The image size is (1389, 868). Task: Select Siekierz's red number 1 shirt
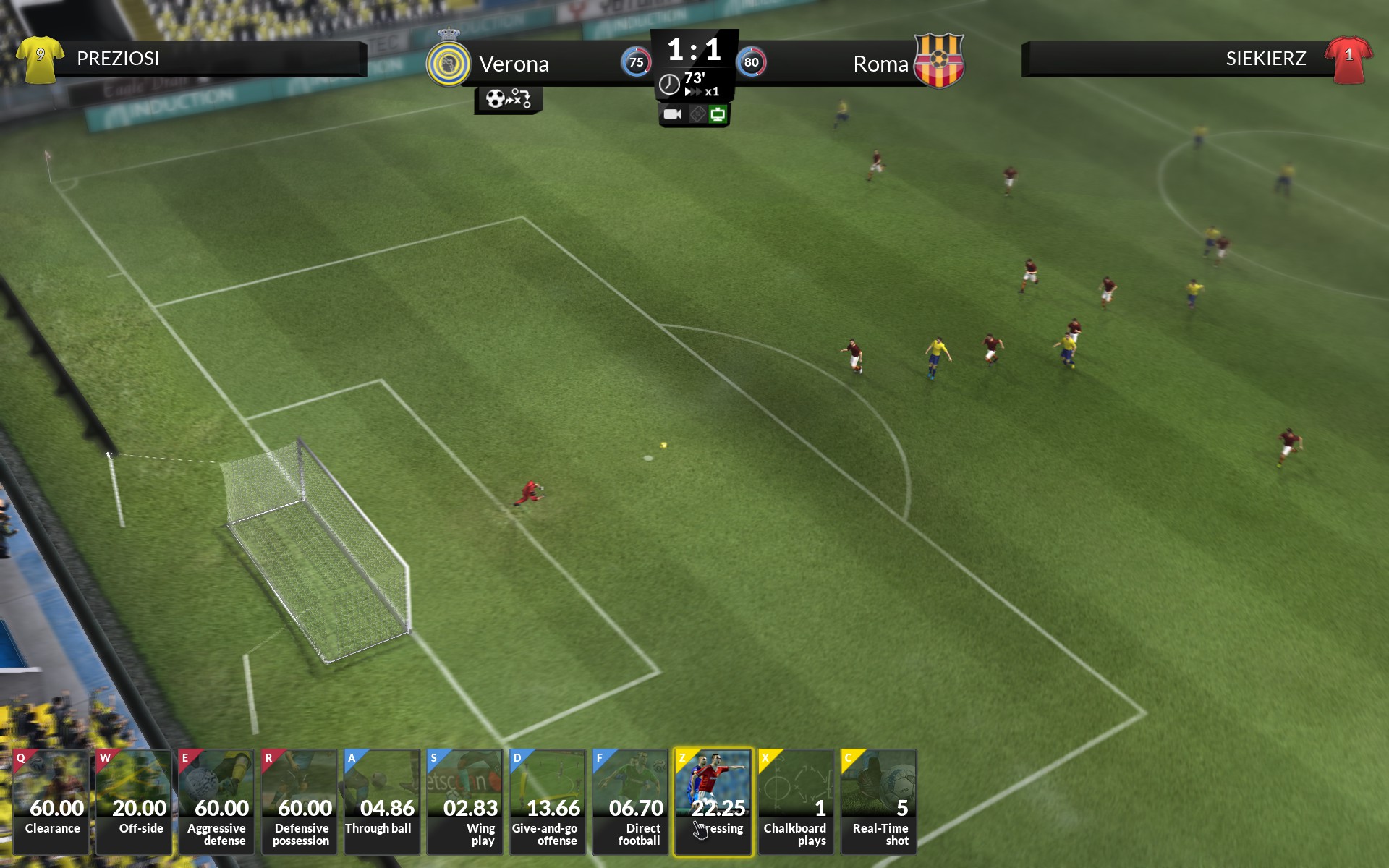tap(1348, 59)
